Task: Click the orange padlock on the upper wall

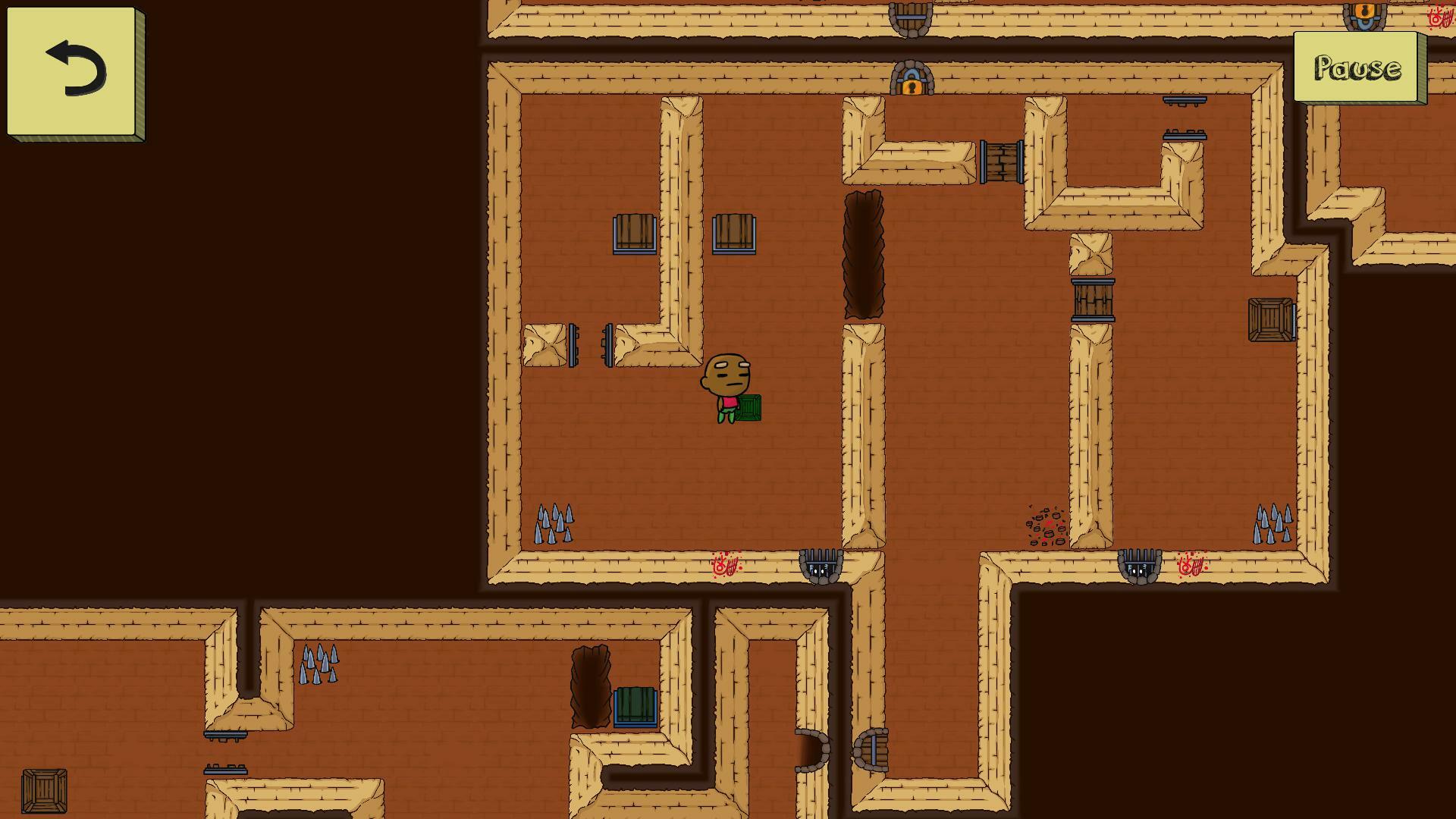Action: click(911, 86)
